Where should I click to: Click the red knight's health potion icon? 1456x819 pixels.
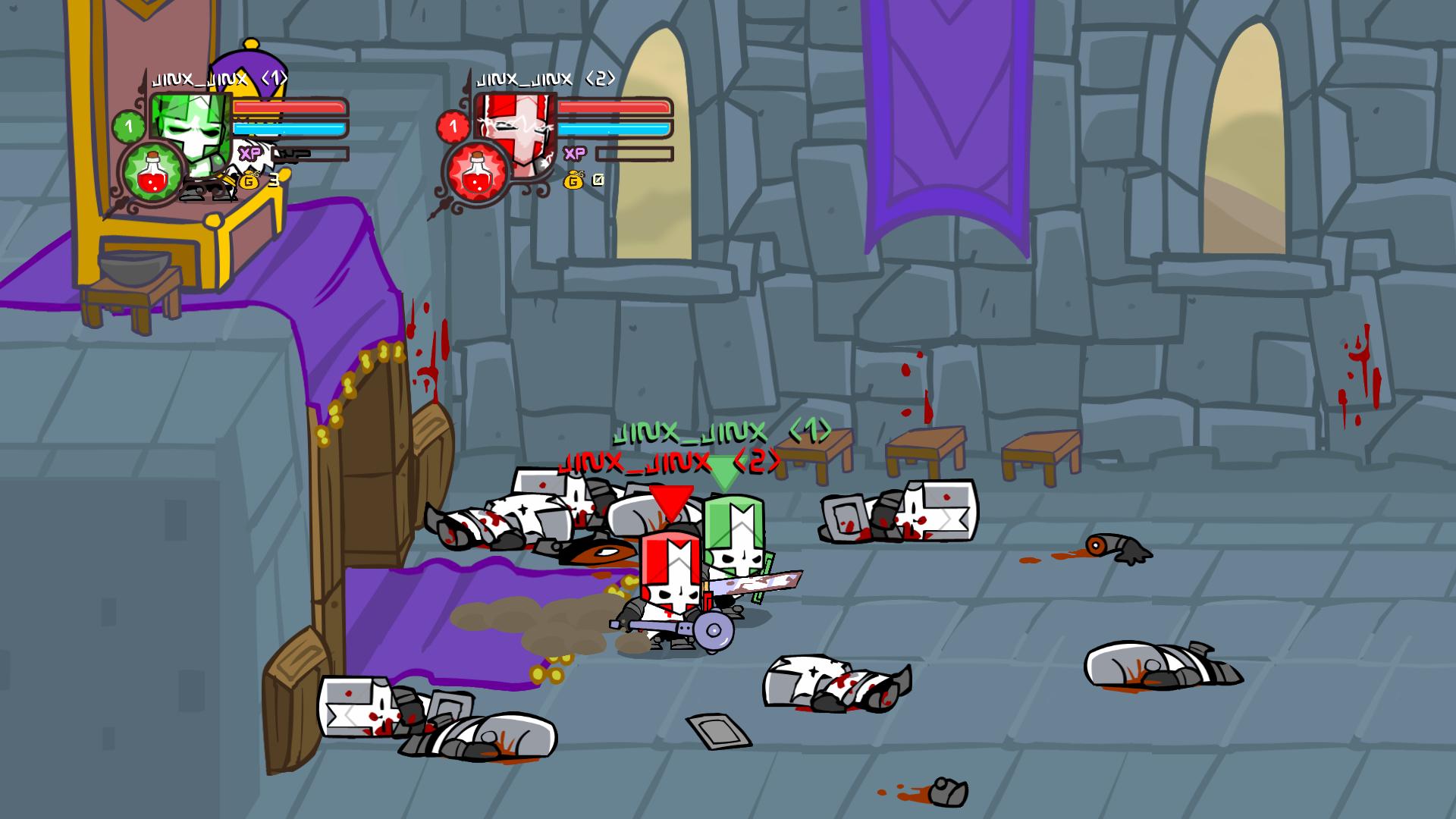tap(477, 171)
